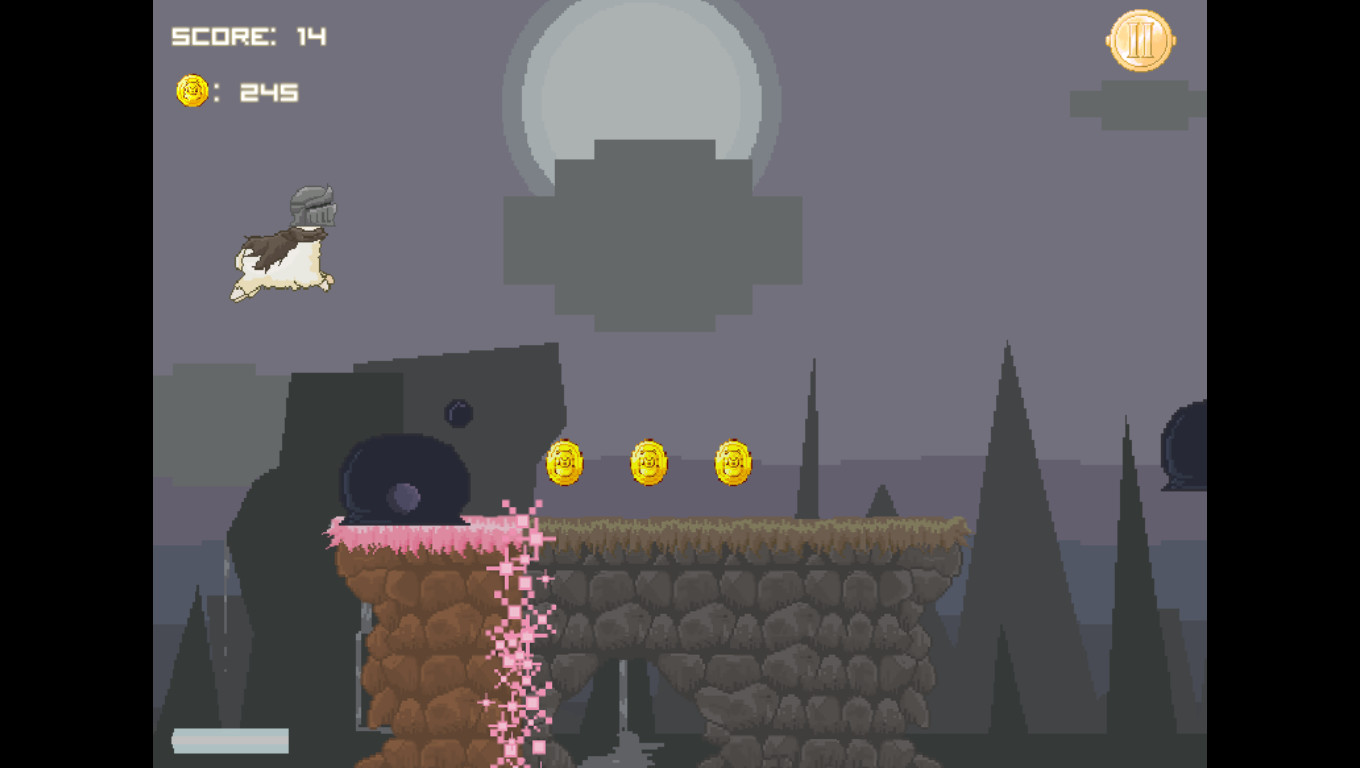Click the golden 'II' medal badge

click(1138, 41)
